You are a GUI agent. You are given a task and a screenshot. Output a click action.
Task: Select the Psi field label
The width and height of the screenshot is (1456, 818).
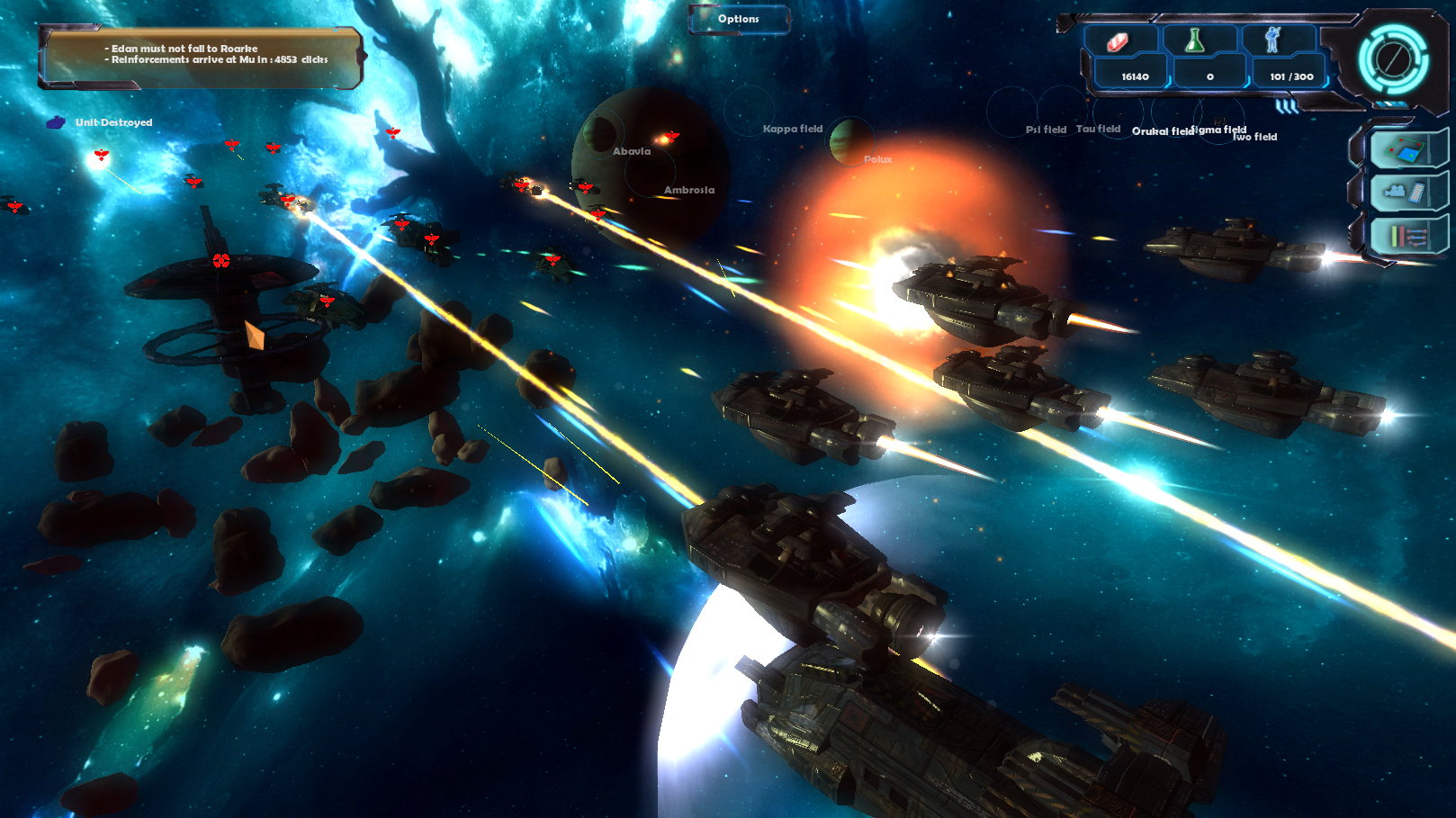click(x=1046, y=130)
